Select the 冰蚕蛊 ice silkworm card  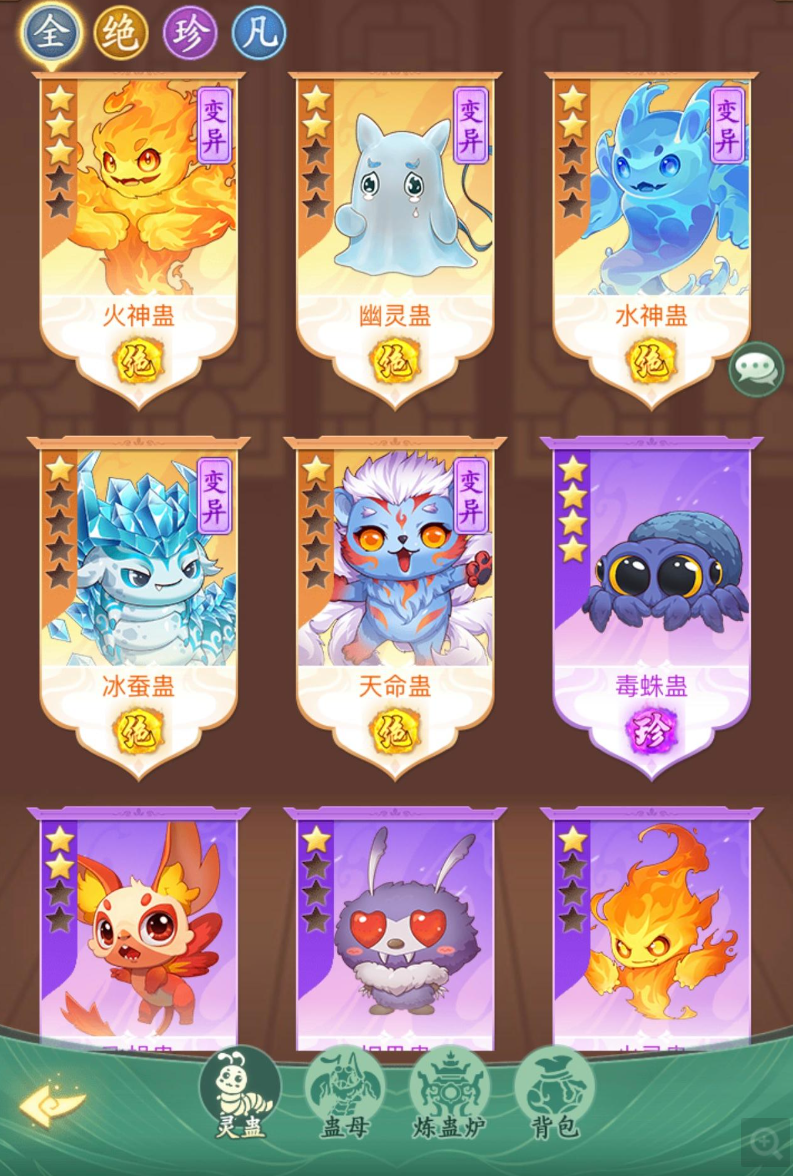click(x=139, y=590)
